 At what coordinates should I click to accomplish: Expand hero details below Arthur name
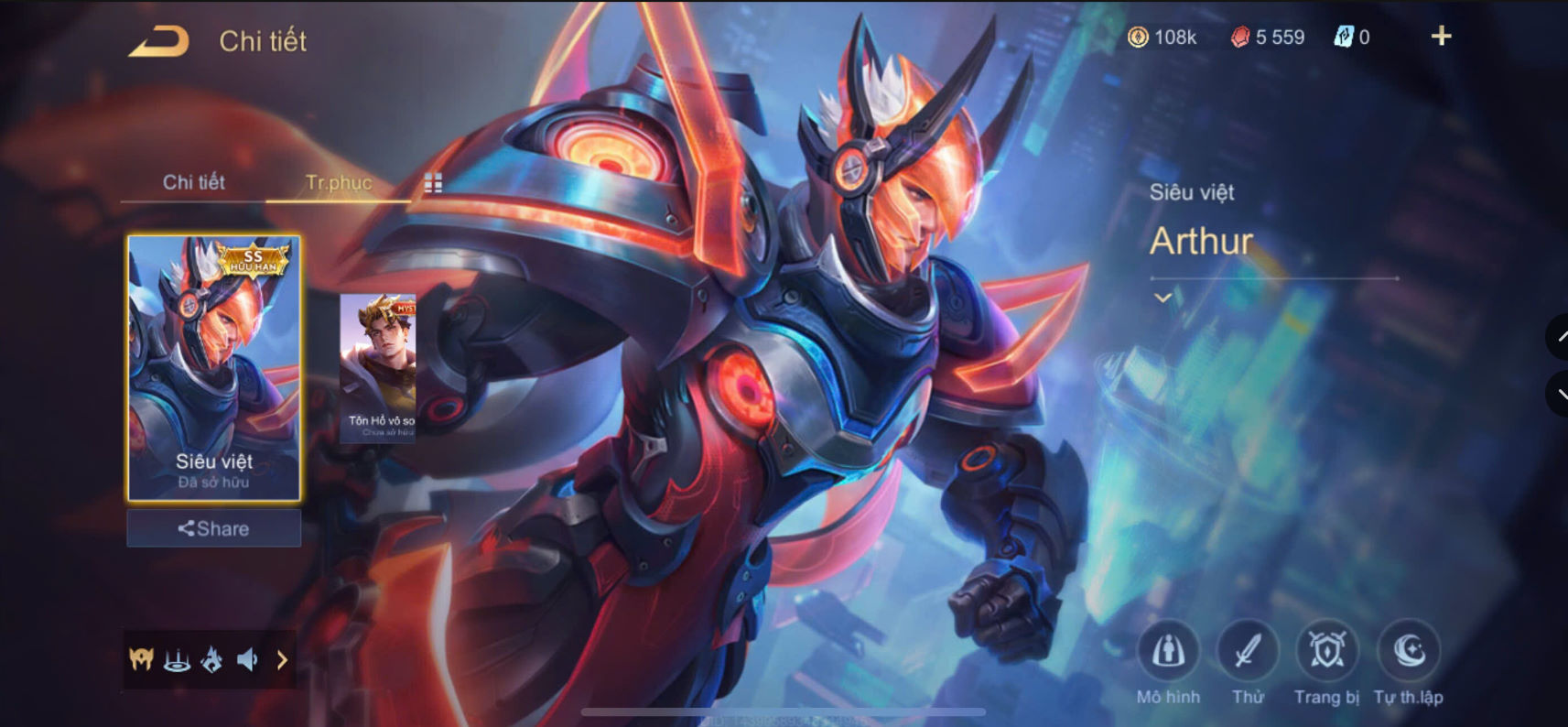click(1162, 298)
